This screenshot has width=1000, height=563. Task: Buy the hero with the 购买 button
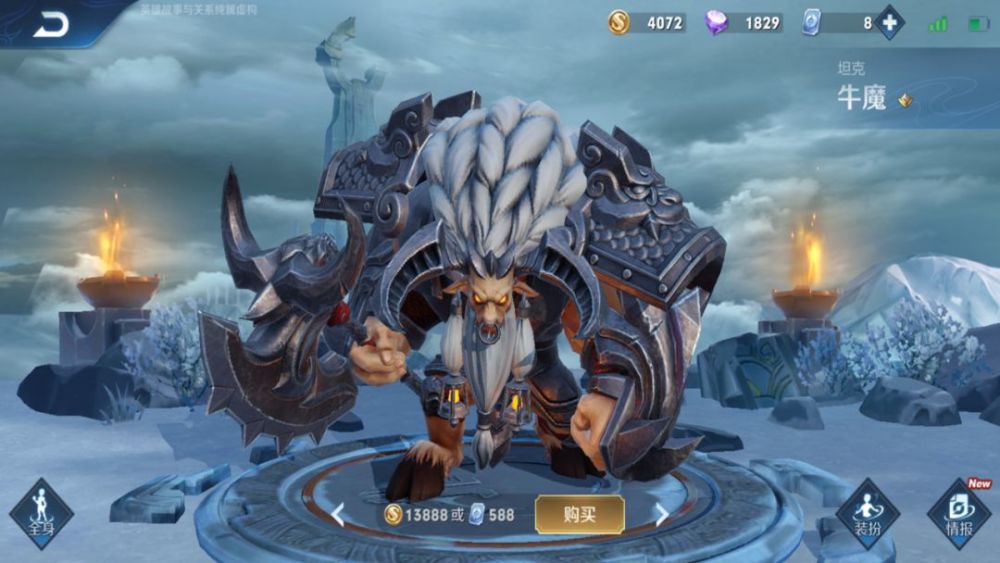click(x=579, y=514)
